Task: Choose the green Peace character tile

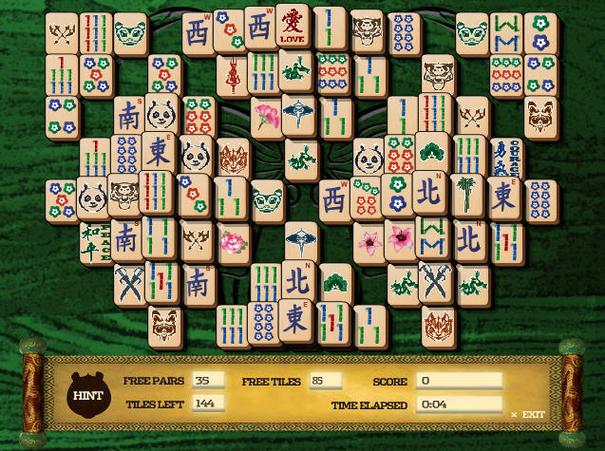Action: pos(93,238)
